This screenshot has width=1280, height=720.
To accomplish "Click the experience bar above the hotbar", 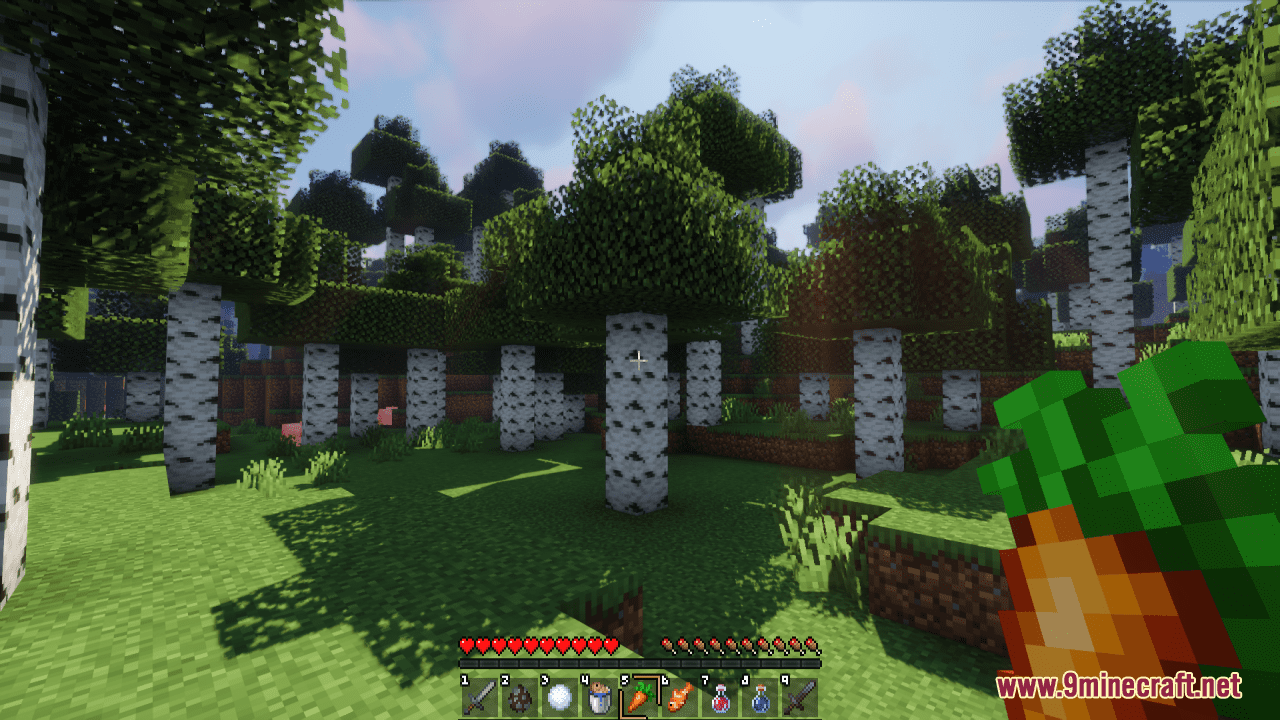I will [x=638, y=664].
